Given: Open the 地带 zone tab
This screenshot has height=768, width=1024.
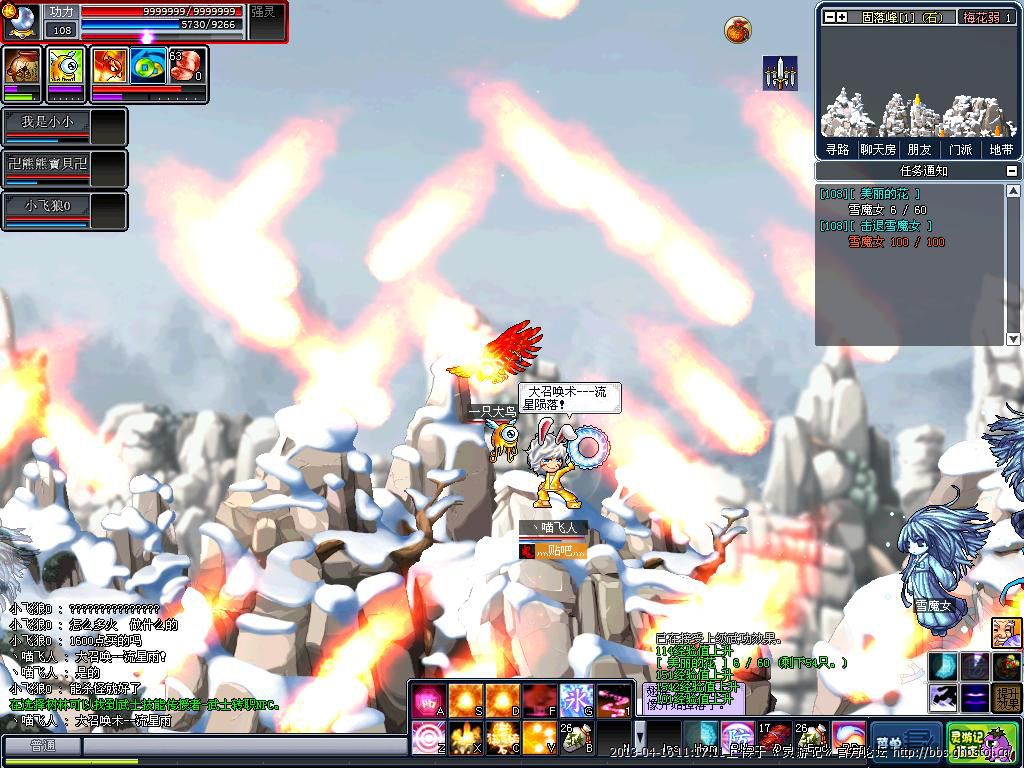Looking at the screenshot, I should 1000,149.
